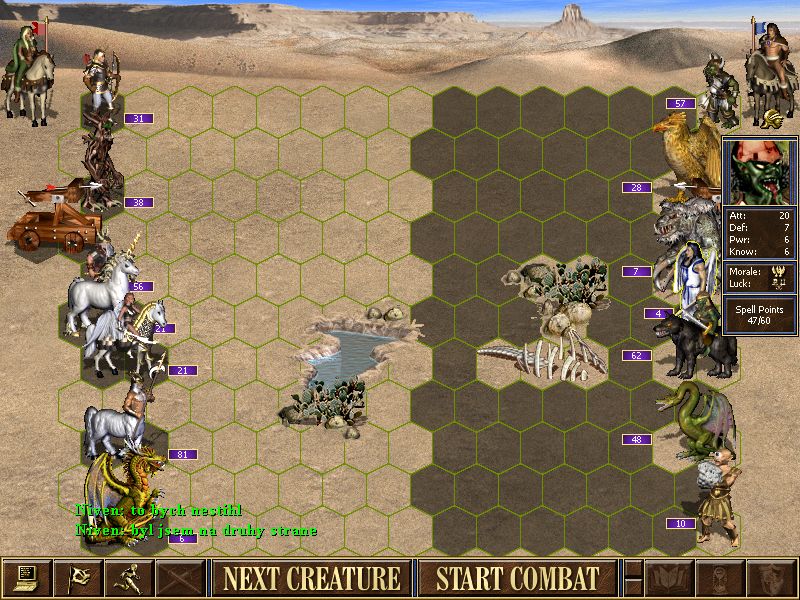Activate the shield defend button
The image size is (800, 600).
(771, 578)
